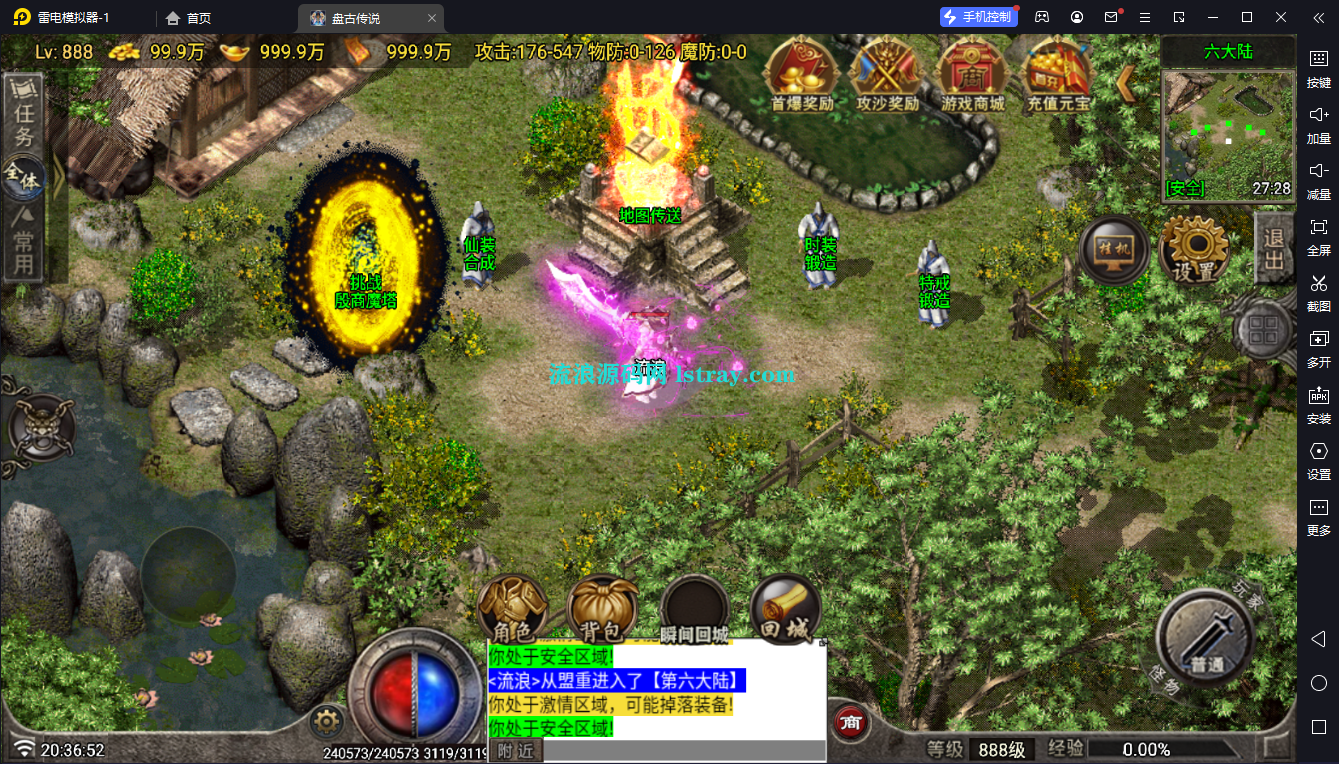The width and height of the screenshot is (1339, 764).
Task: Use the 瞬间回城 instant return button
Action: 694,610
